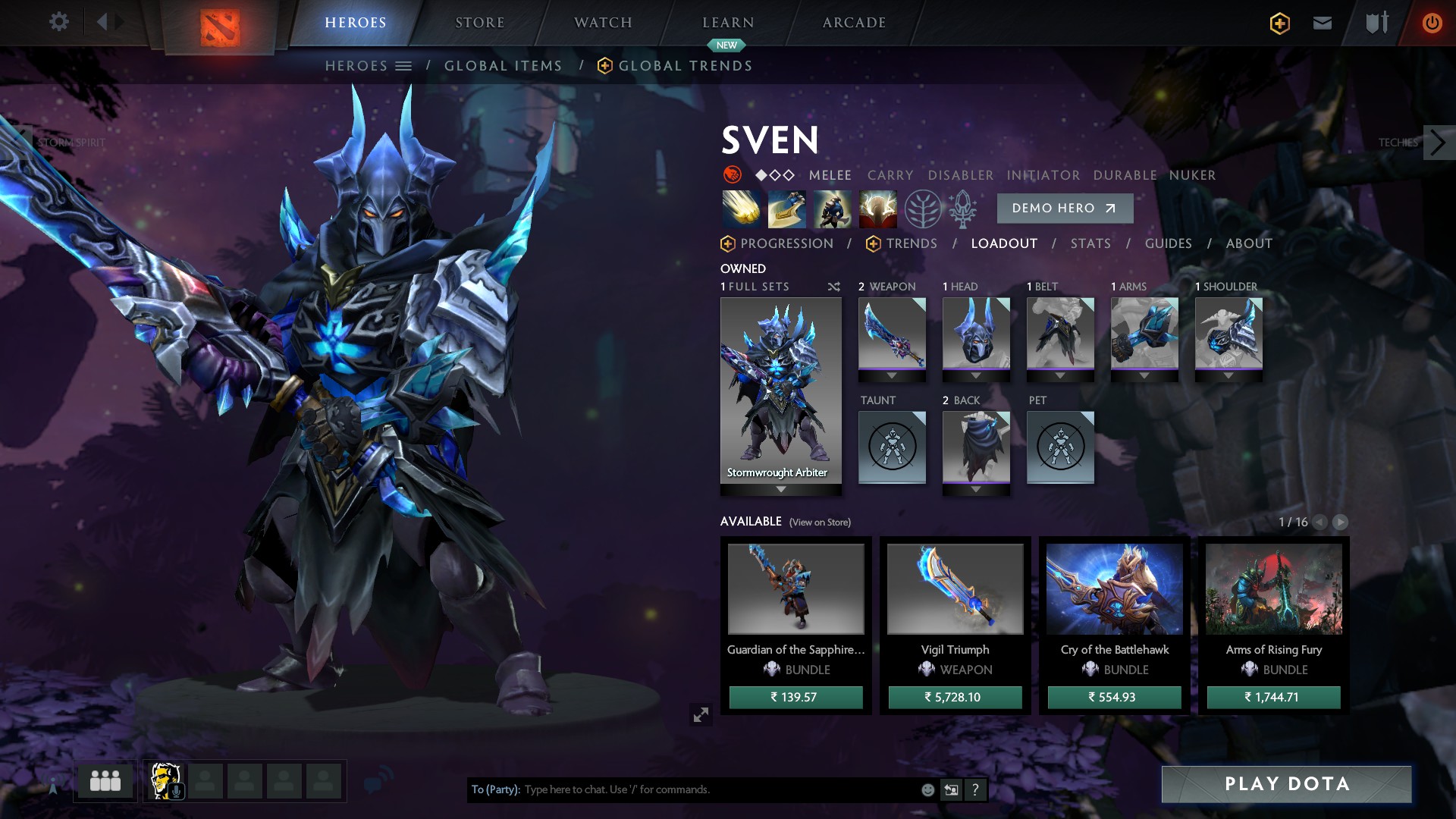Switch to the STATS tab
1456x819 pixels.
point(1090,243)
